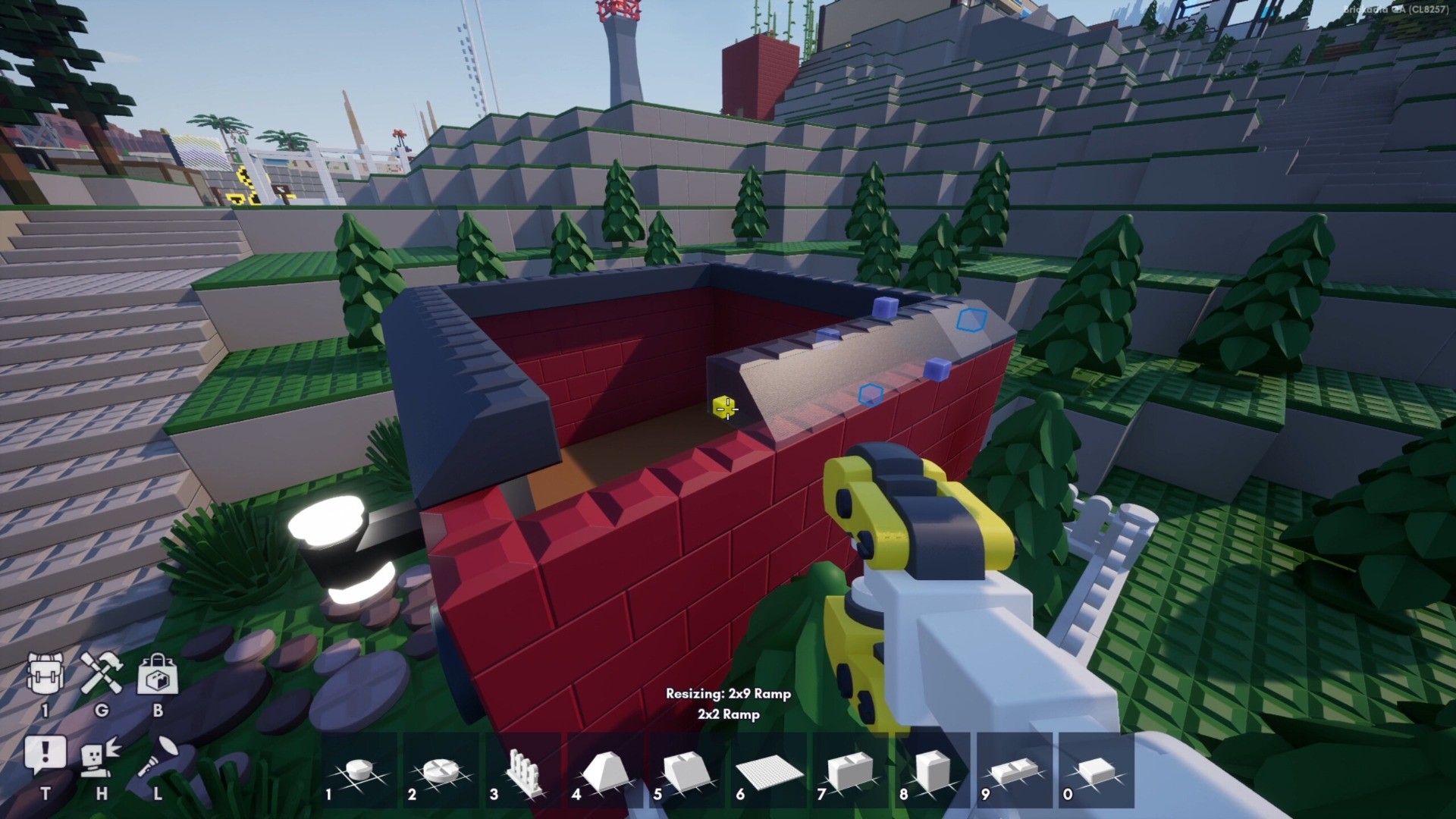The height and width of the screenshot is (819, 1456).
Task: Open the backpack inventory icon
Action: (x=45, y=674)
